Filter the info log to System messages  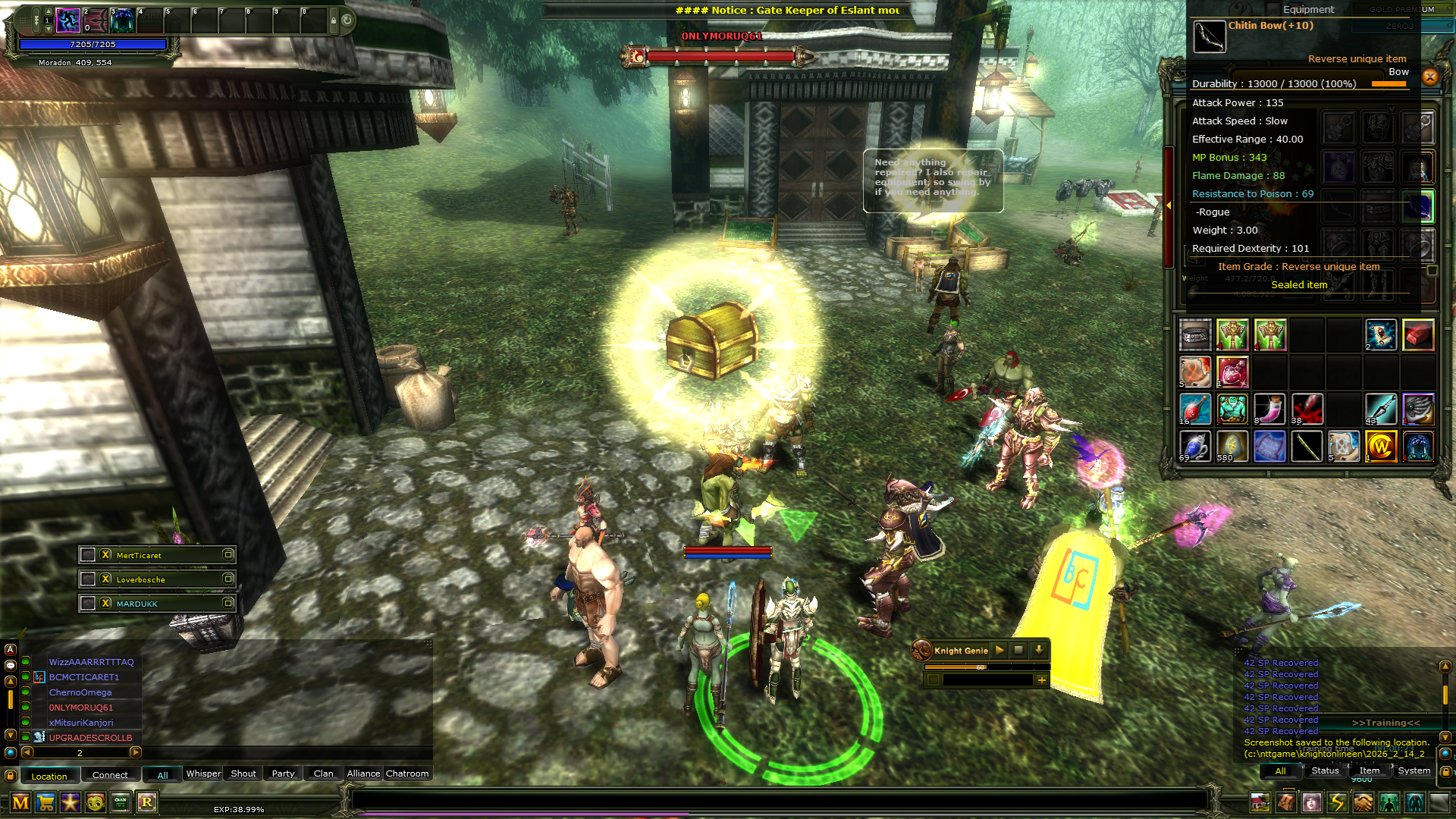tap(1414, 770)
